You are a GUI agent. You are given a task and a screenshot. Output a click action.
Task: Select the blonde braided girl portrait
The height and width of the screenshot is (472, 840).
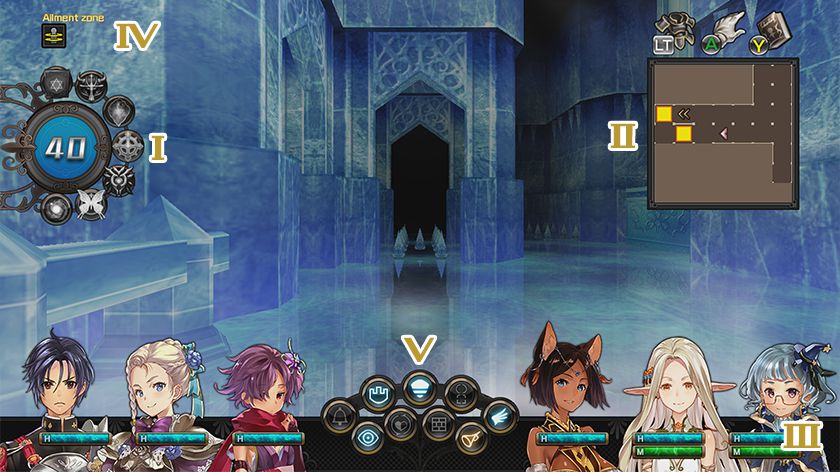pos(159,385)
